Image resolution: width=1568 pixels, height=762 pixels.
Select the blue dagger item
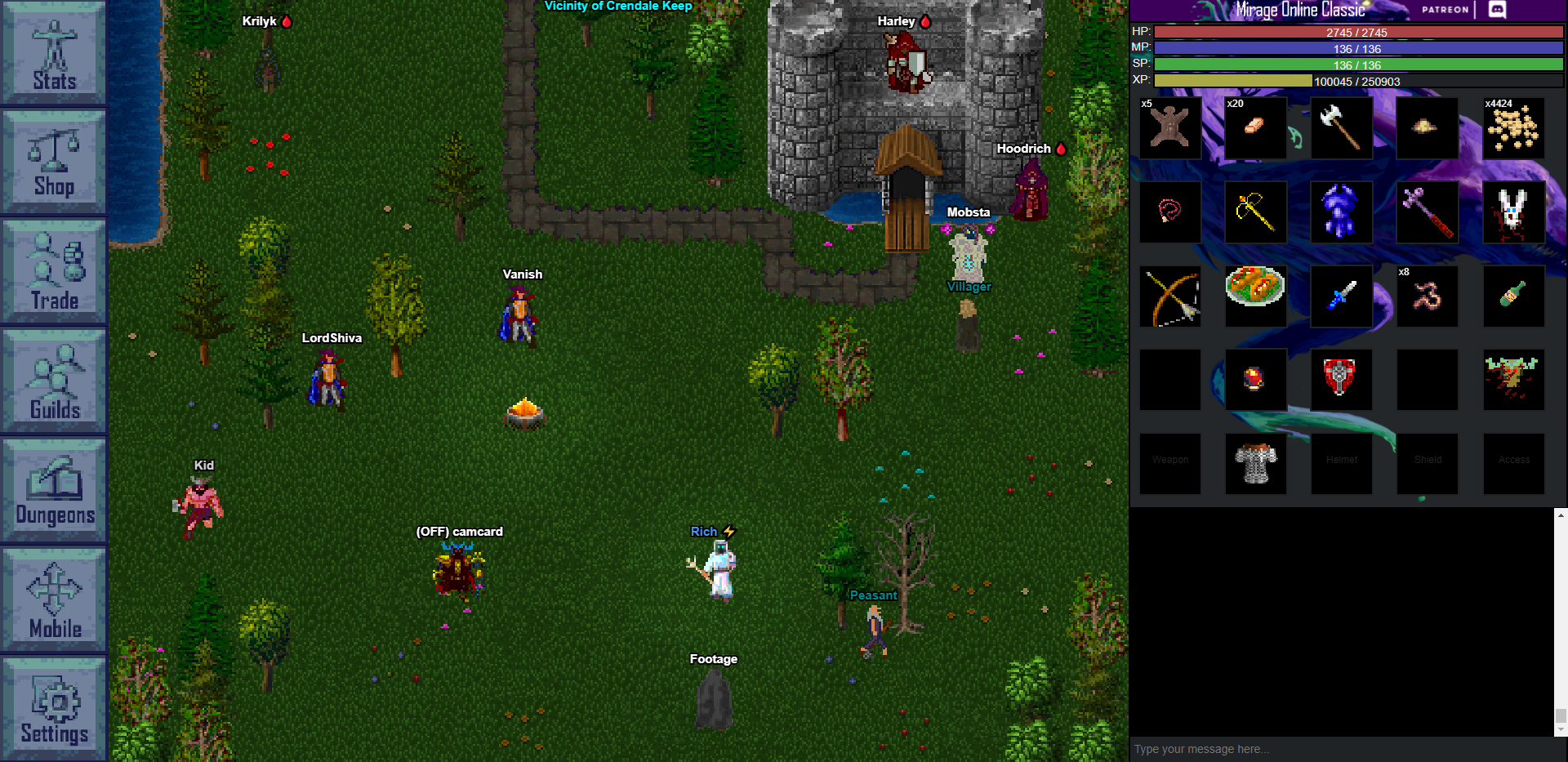click(1342, 296)
